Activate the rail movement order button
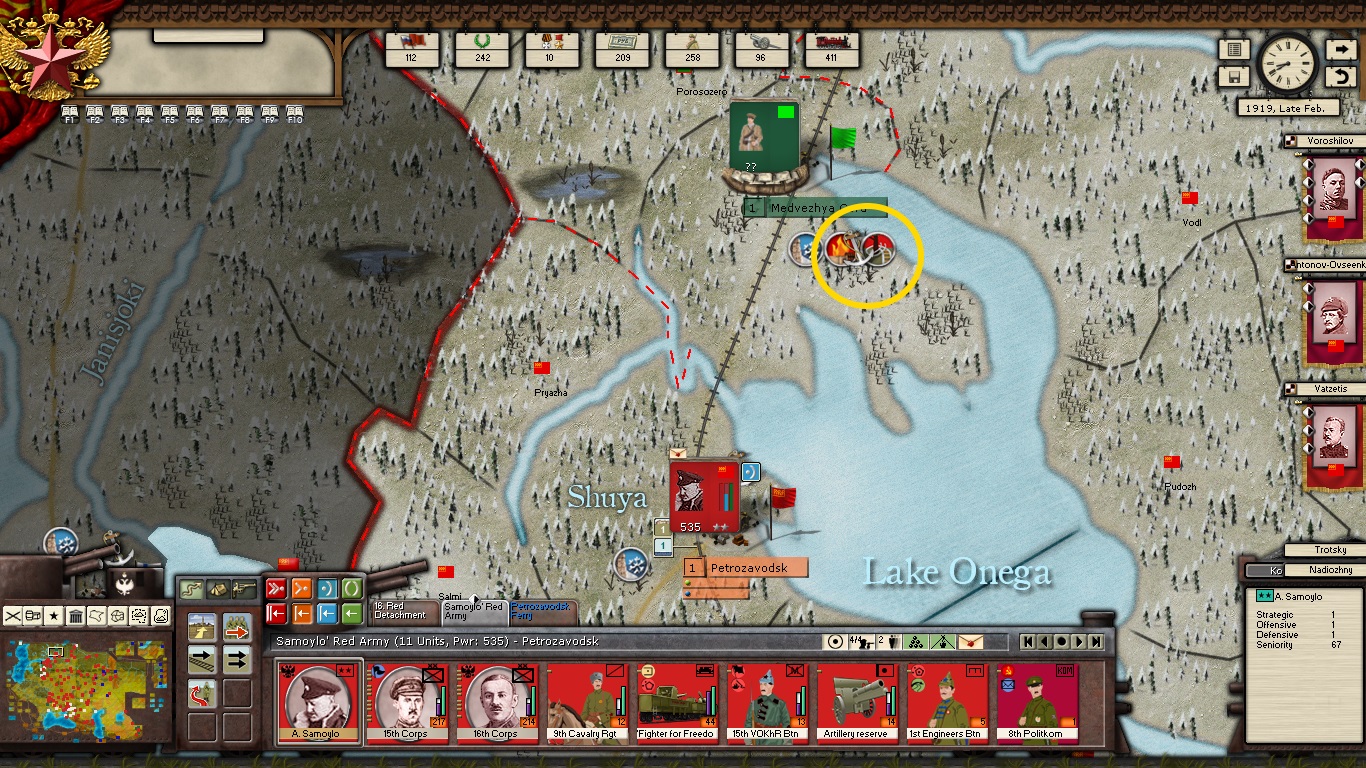This screenshot has width=1366, height=768. 203,660
